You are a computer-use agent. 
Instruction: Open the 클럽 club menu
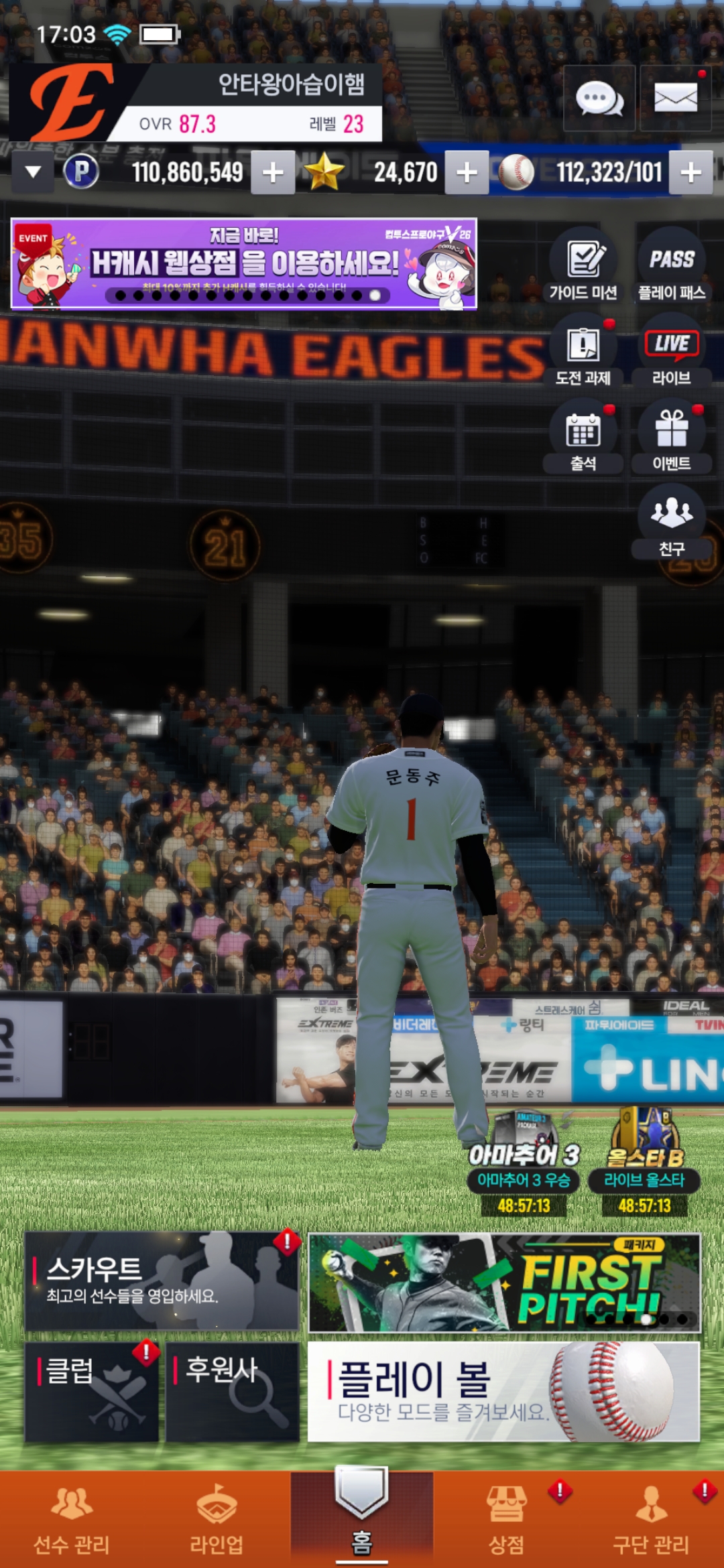[x=92, y=1392]
